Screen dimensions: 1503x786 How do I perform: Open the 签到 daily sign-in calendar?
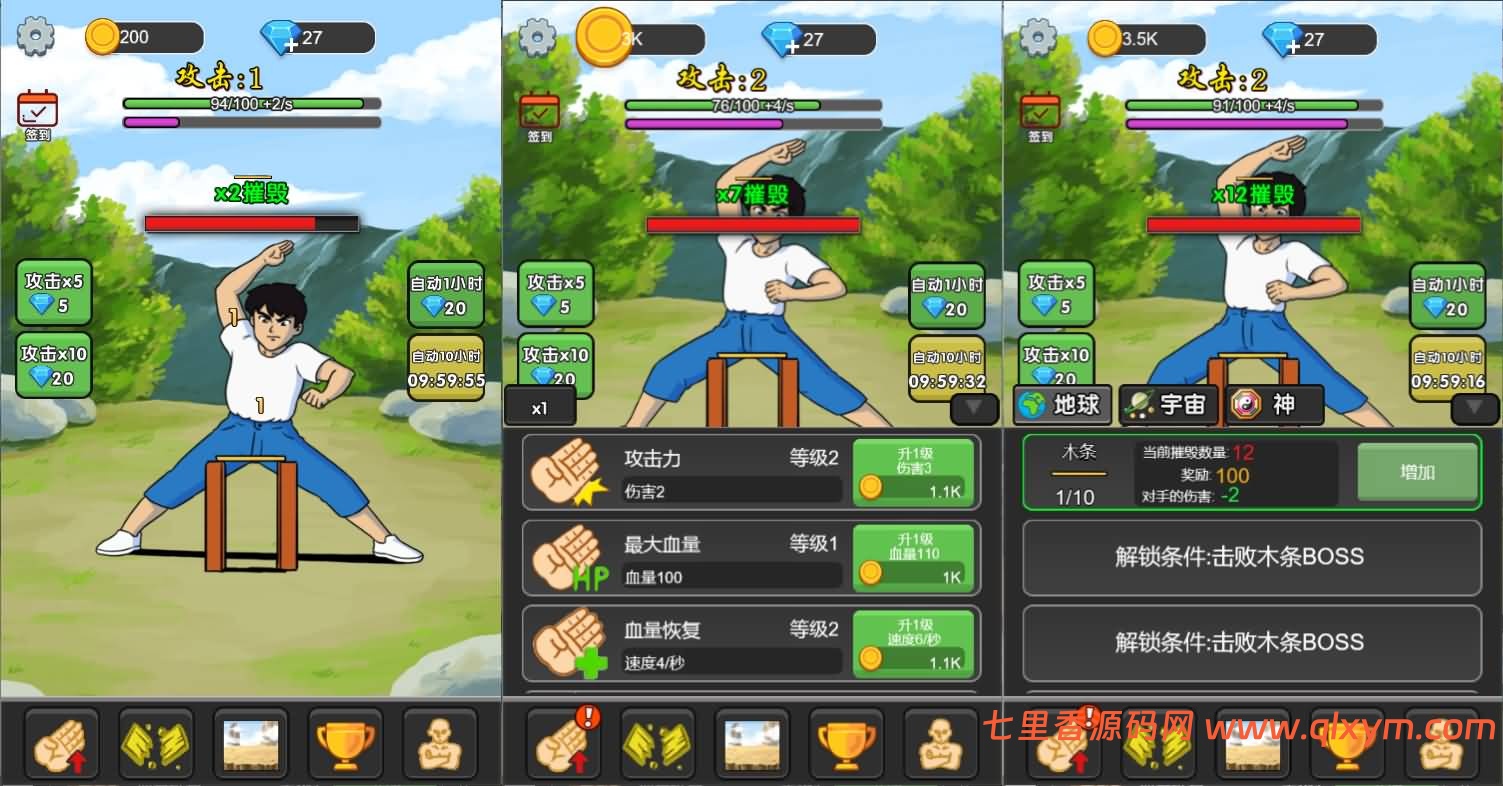36,109
